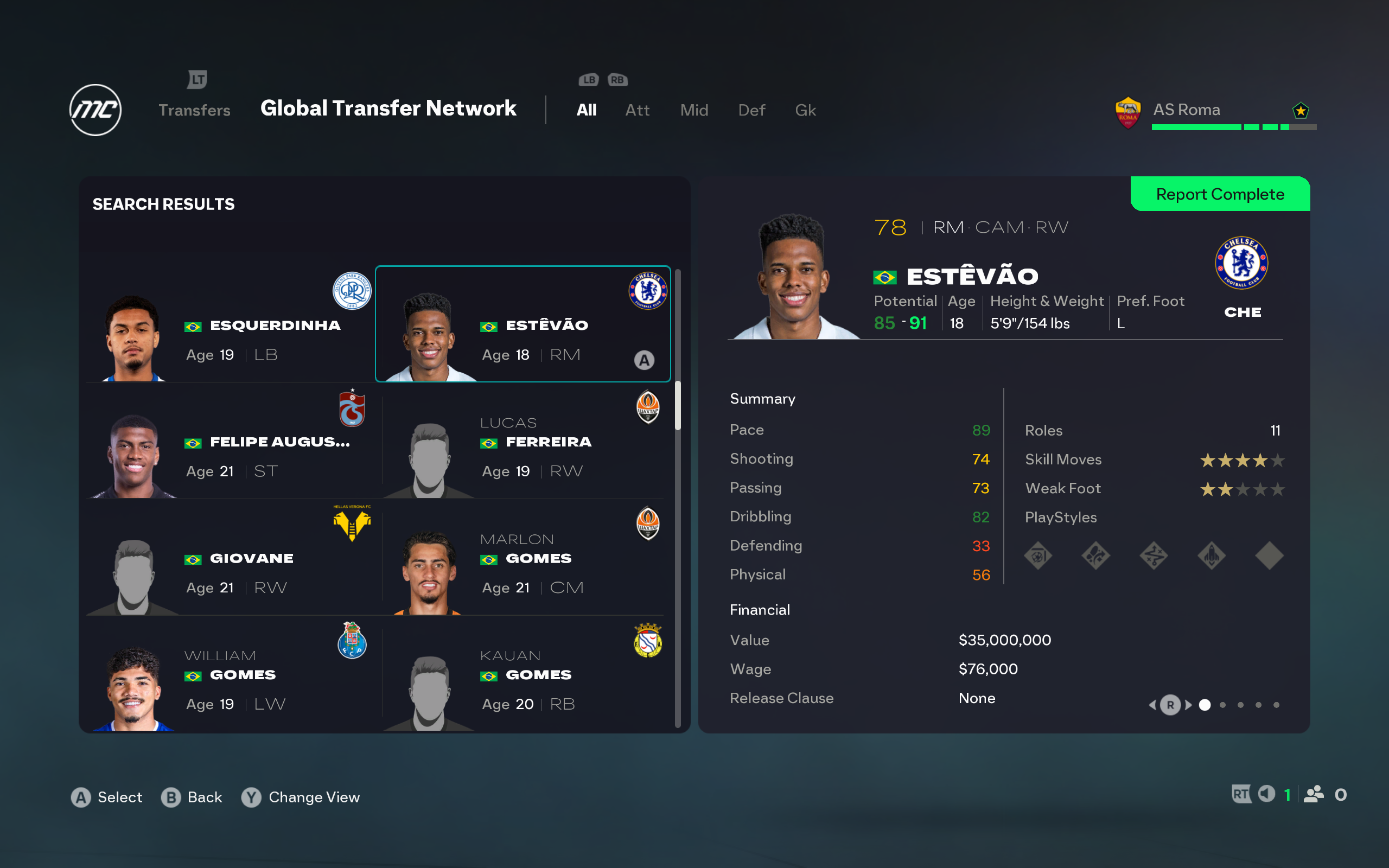Click the FC Porto crest on William Gomes card
The width and height of the screenshot is (1389, 868).
pyautogui.click(x=352, y=641)
